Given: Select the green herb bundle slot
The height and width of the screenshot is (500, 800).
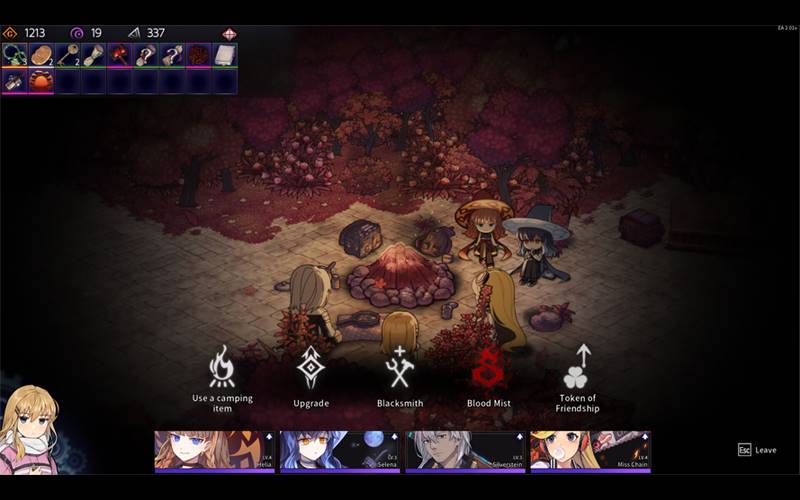Looking at the screenshot, I should coord(14,55).
